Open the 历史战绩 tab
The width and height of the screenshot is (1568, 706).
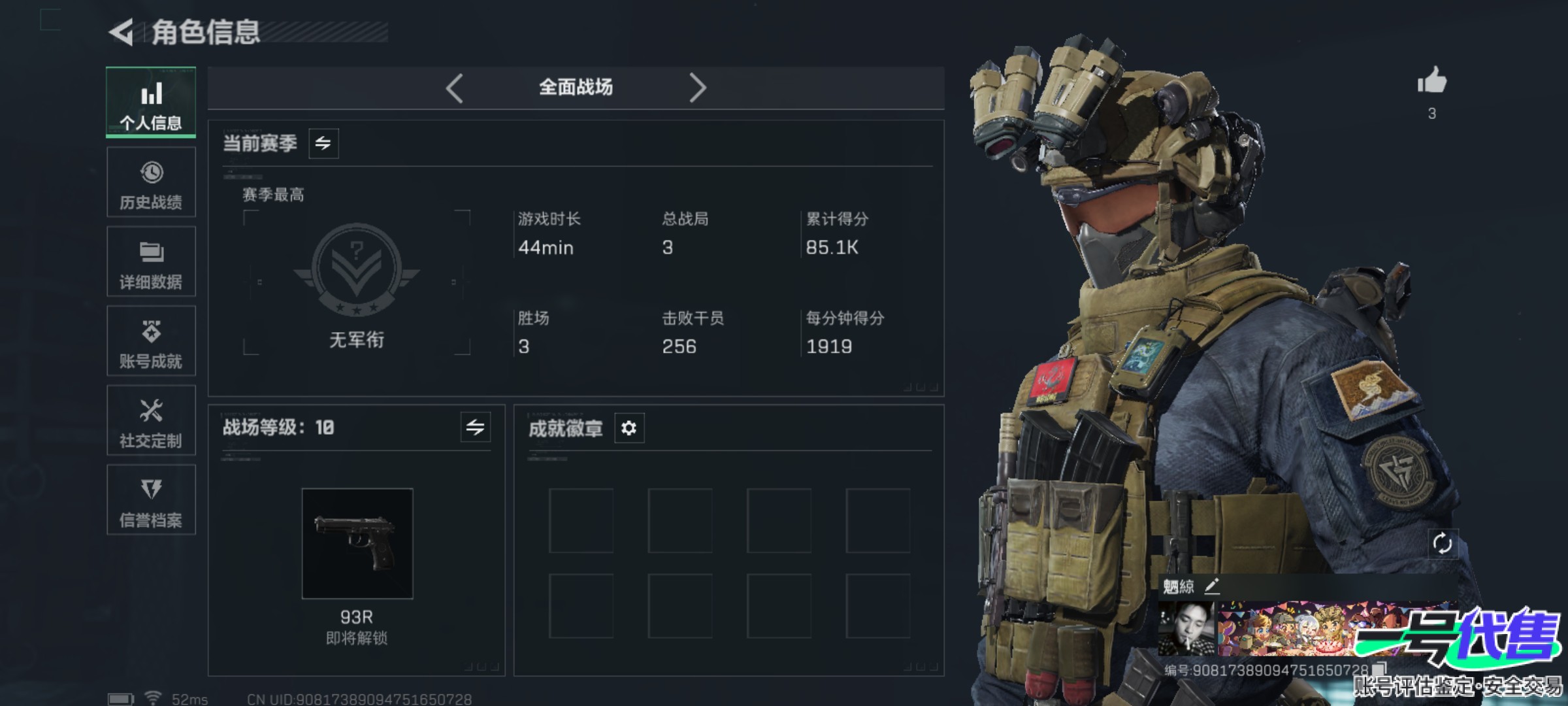[x=151, y=182]
